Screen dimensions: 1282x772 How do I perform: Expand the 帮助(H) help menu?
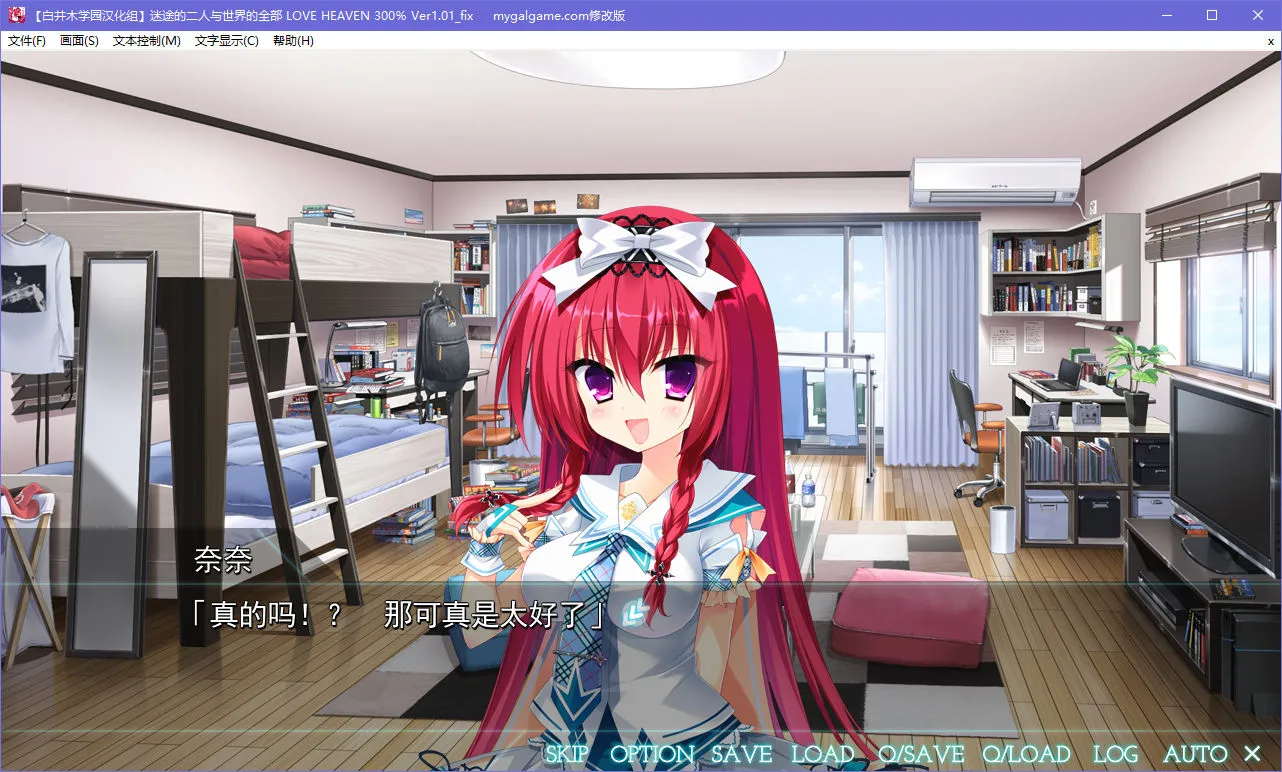[293, 41]
